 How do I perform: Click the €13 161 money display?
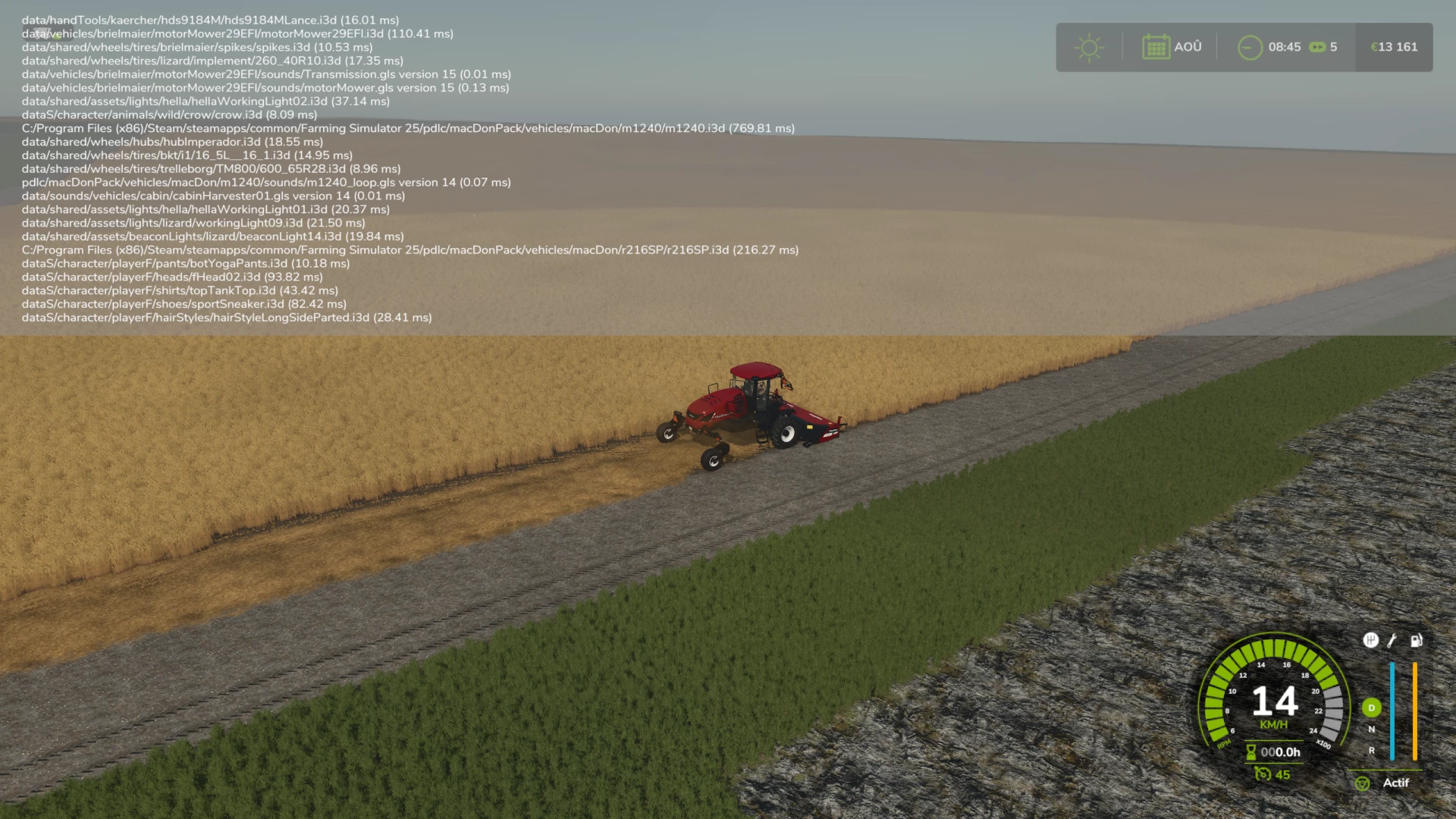point(1394,47)
